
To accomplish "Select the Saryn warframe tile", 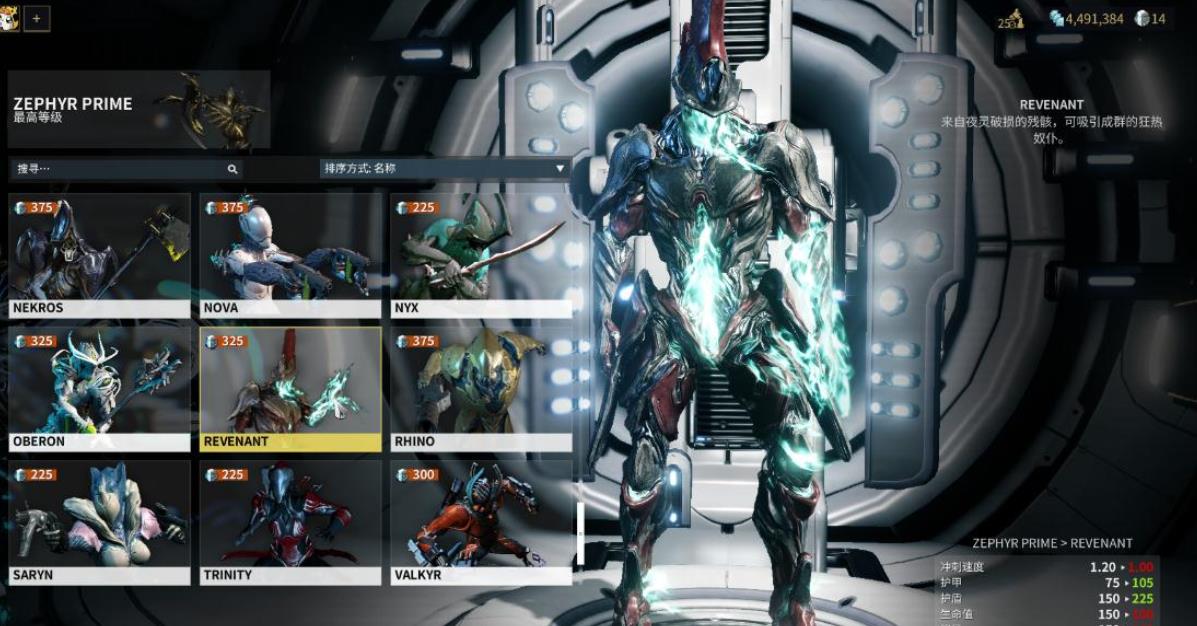I will point(99,522).
